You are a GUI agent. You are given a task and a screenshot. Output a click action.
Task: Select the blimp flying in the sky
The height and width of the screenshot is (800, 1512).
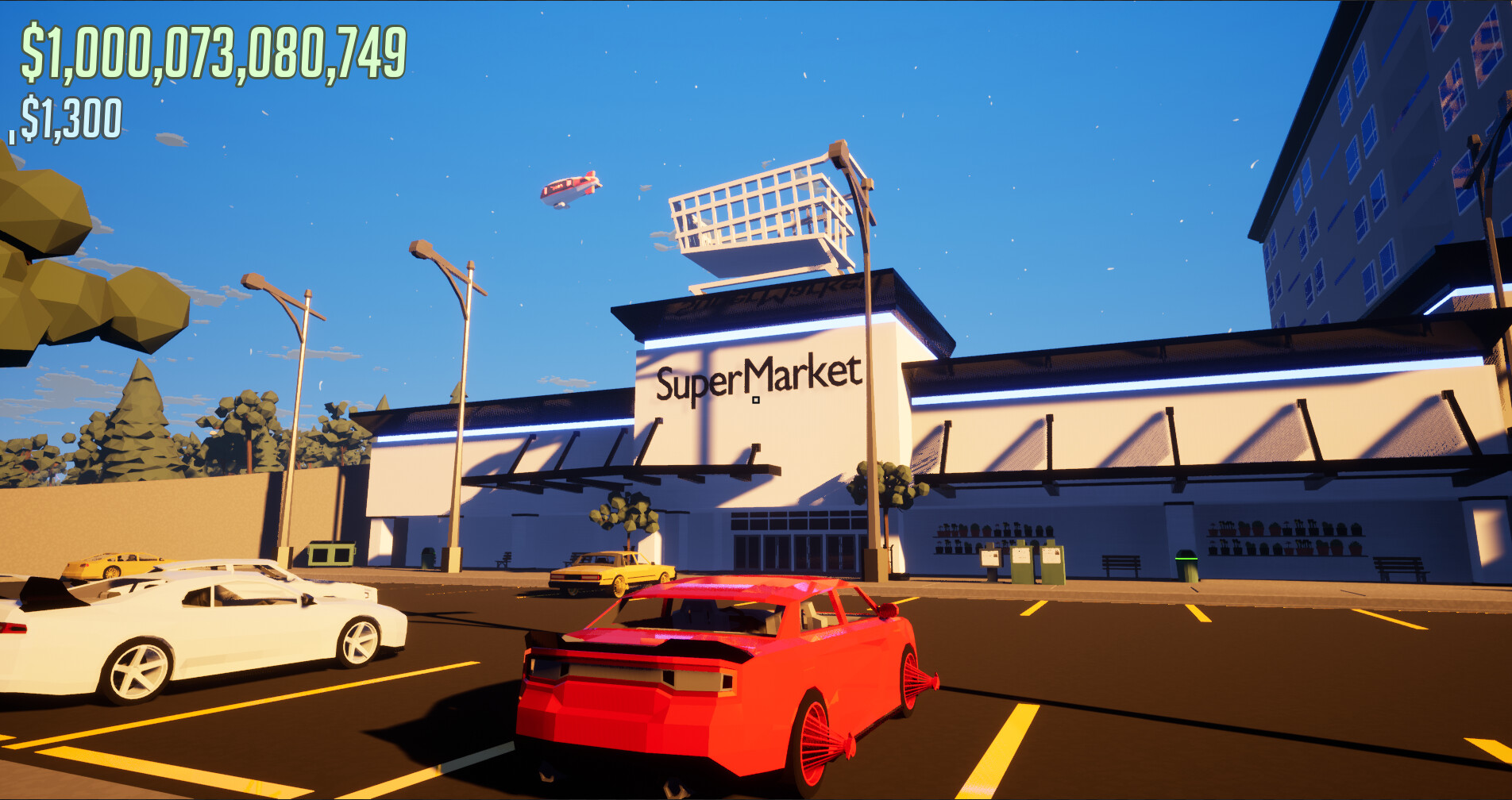click(x=572, y=190)
